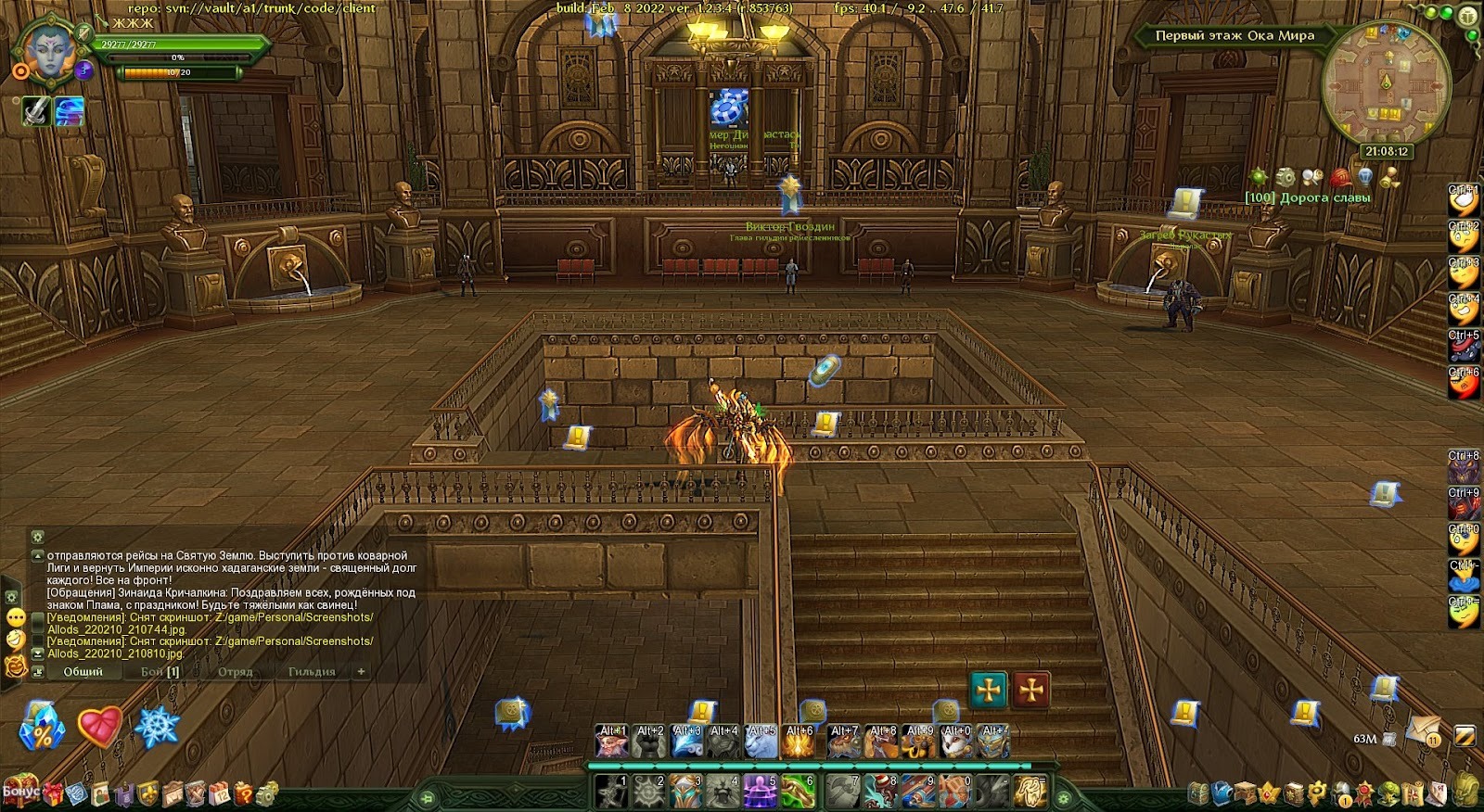Viewport: 1484px width, 812px height.
Task: Select the Отряд chat tab
Action: click(235, 671)
